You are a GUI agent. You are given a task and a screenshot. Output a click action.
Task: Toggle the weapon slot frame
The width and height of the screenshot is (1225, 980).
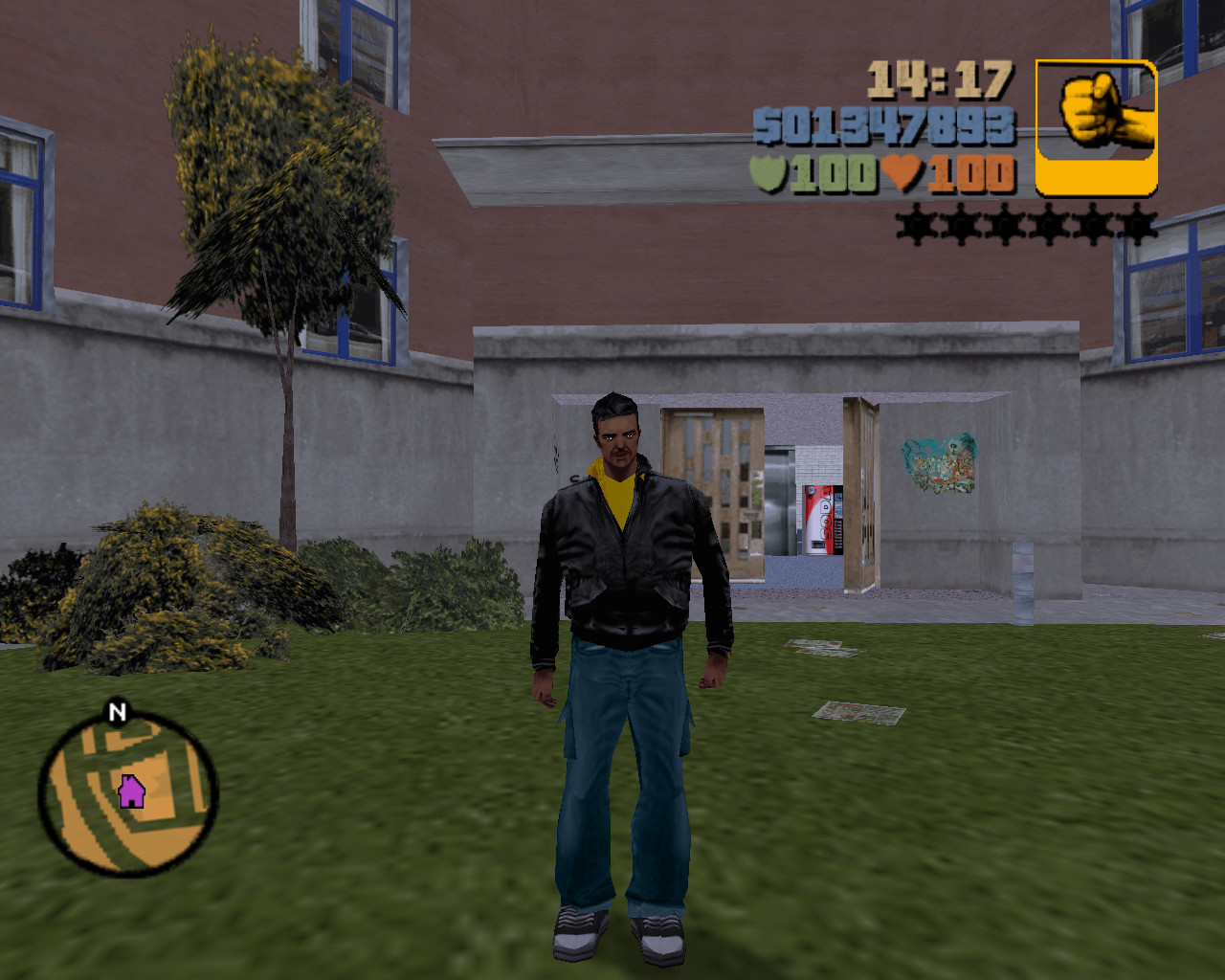pos(1097,127)
